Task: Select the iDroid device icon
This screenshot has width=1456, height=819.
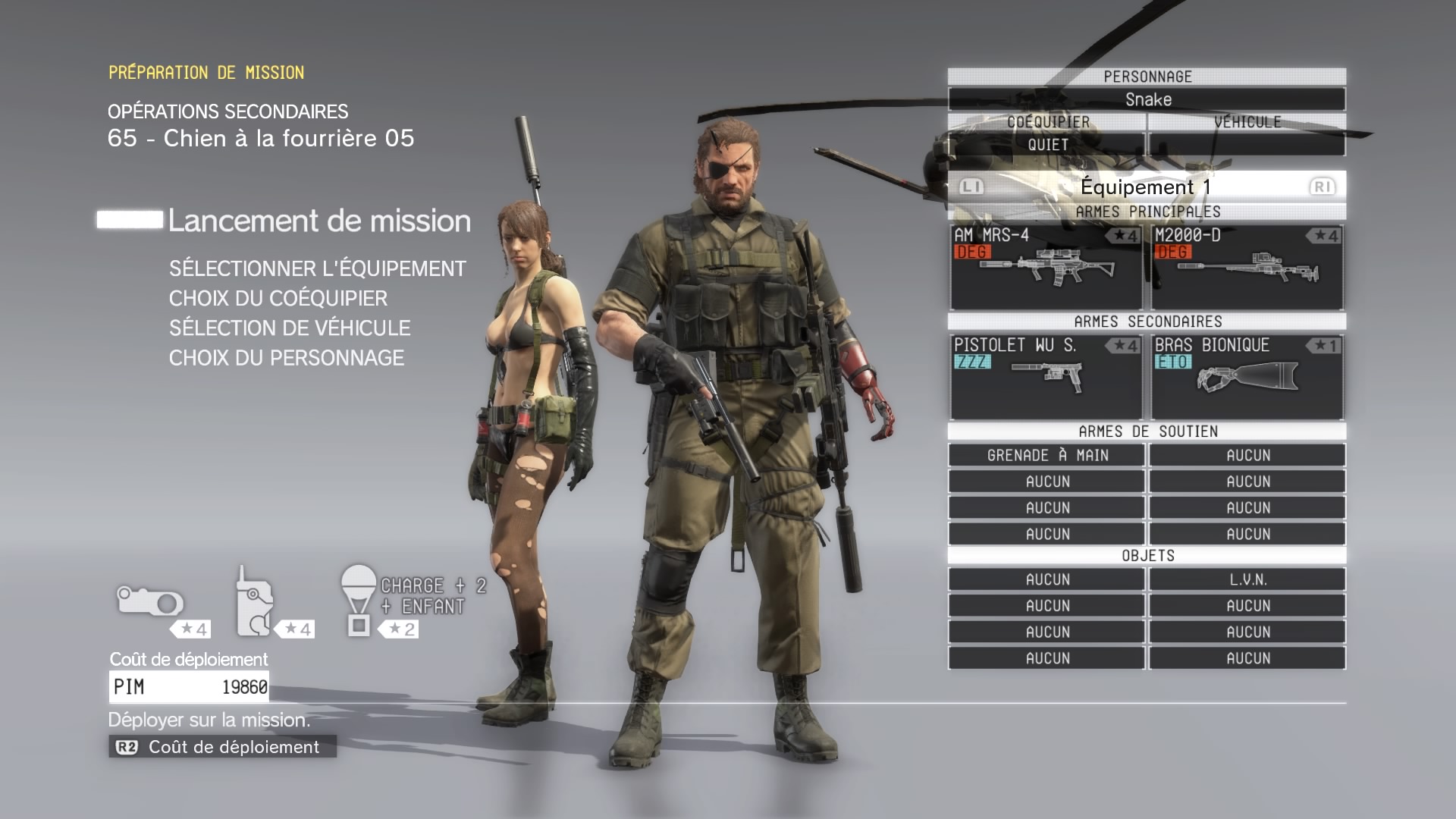Action: point(255,601)
